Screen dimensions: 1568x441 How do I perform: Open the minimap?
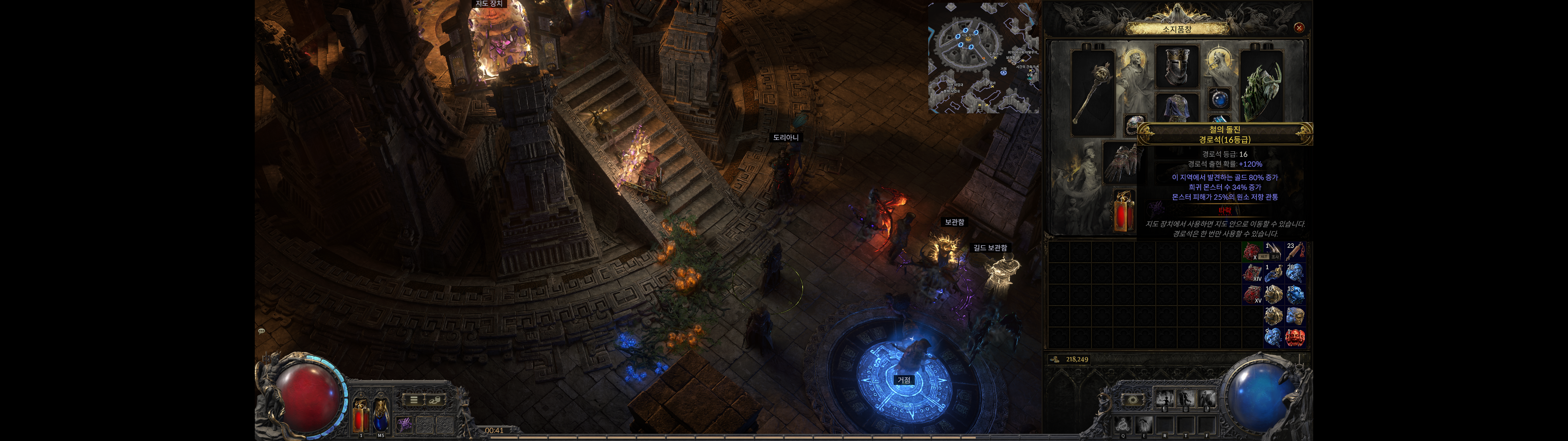pos(983,58)
